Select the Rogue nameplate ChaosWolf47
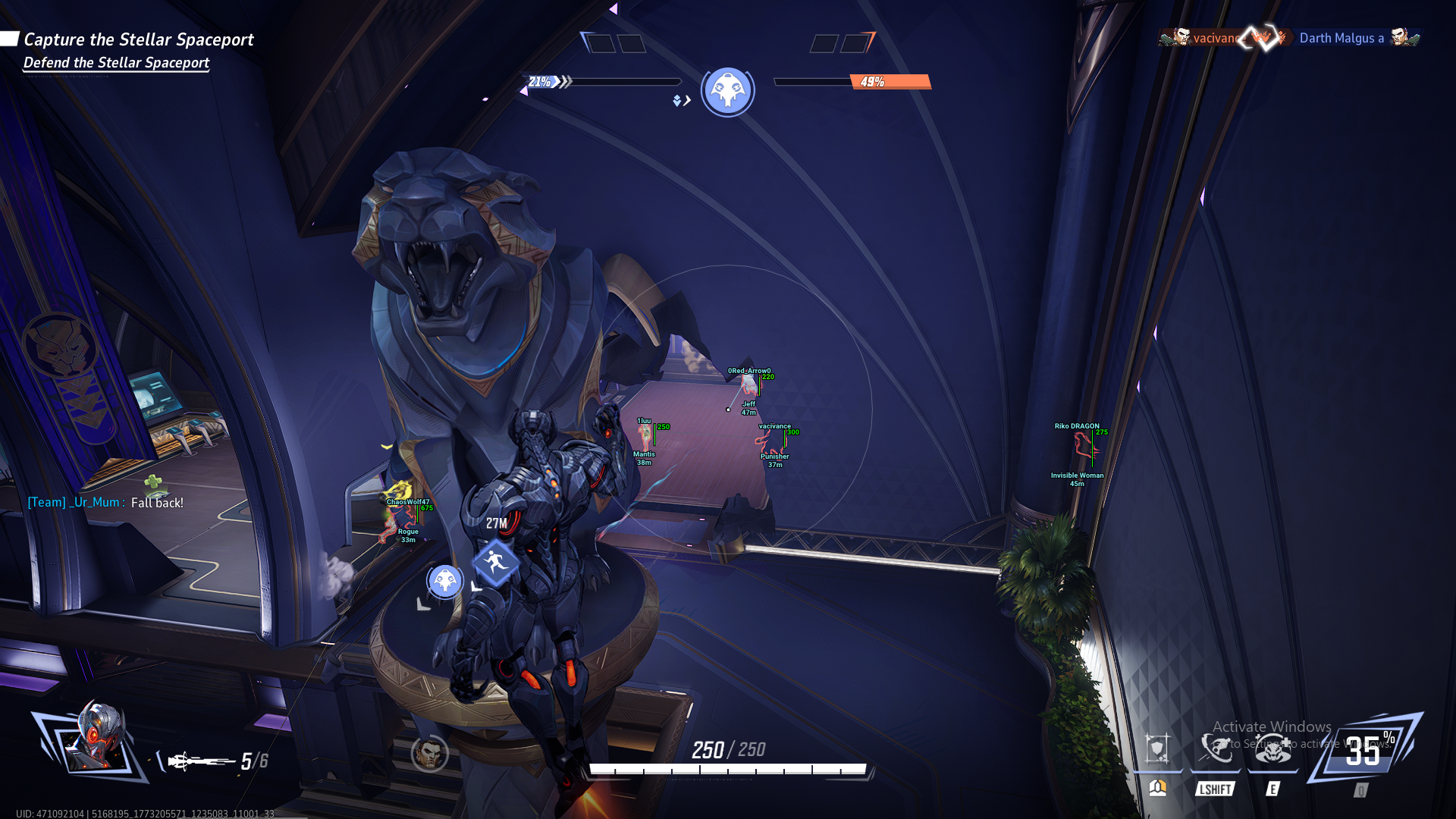 [408, 502]
